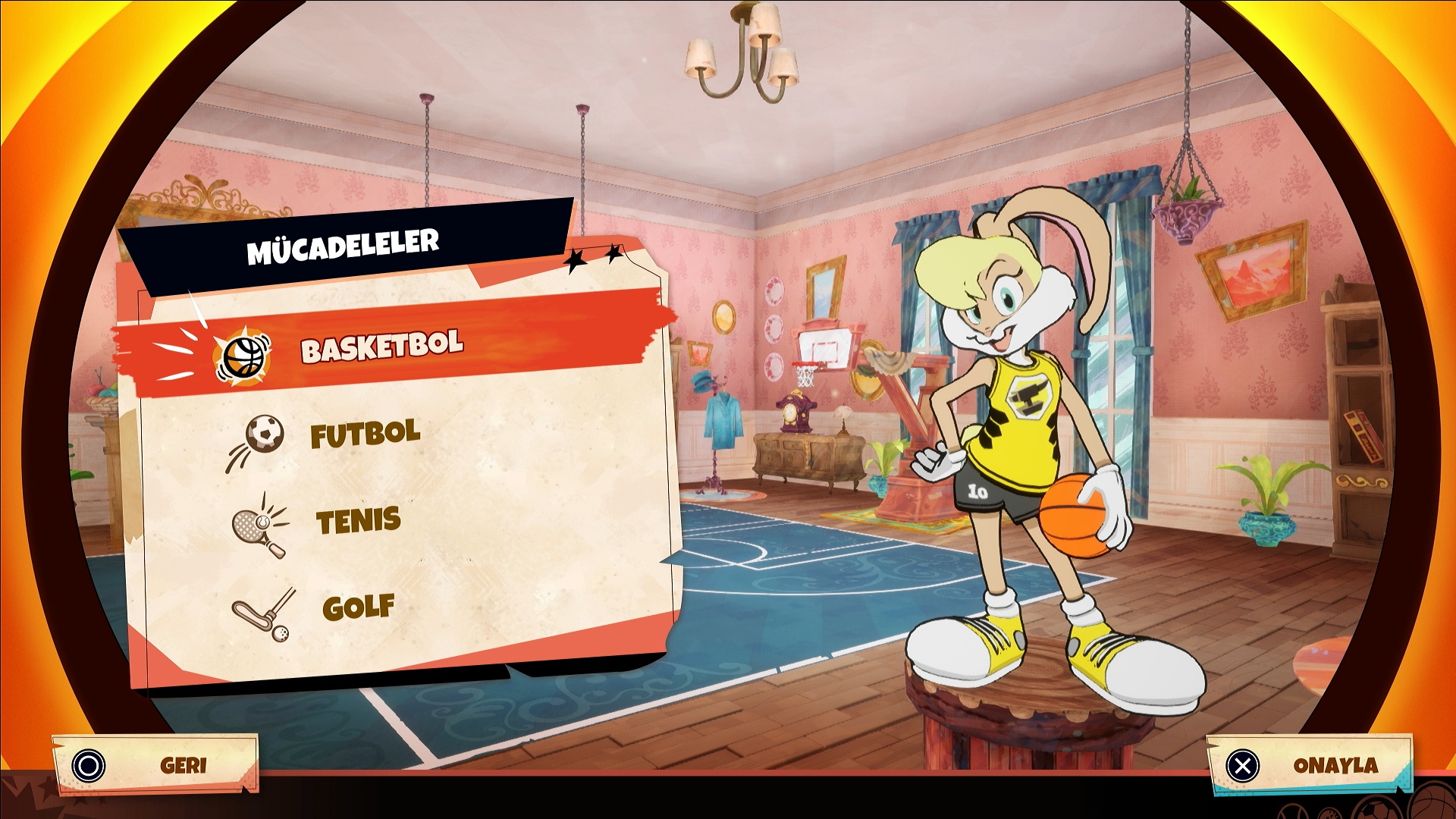Pick the Golf challenge option
Screen dimensions: 1456x819
(358, 607)
